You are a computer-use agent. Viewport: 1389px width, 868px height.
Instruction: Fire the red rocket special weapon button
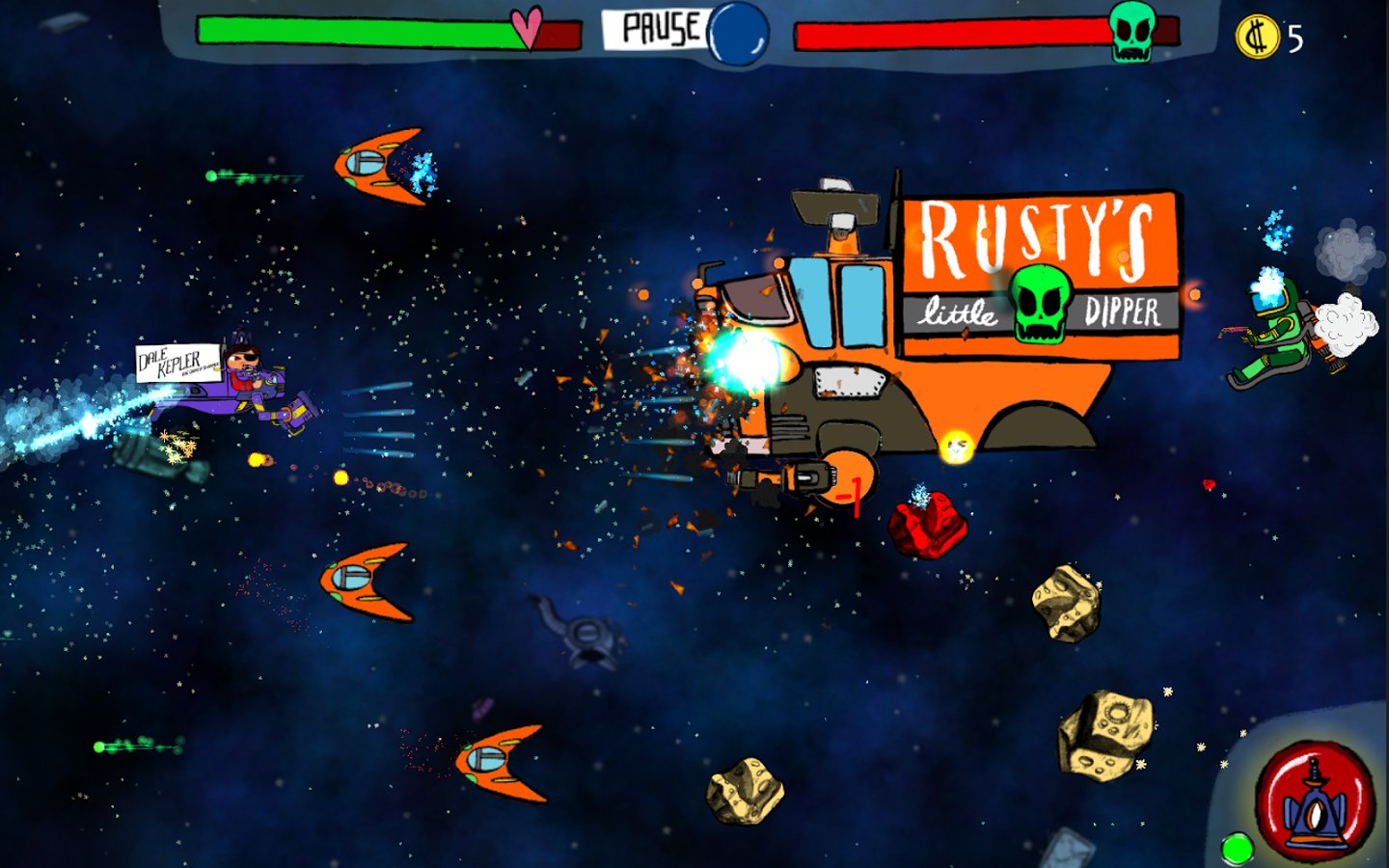tap(1314, 801)
